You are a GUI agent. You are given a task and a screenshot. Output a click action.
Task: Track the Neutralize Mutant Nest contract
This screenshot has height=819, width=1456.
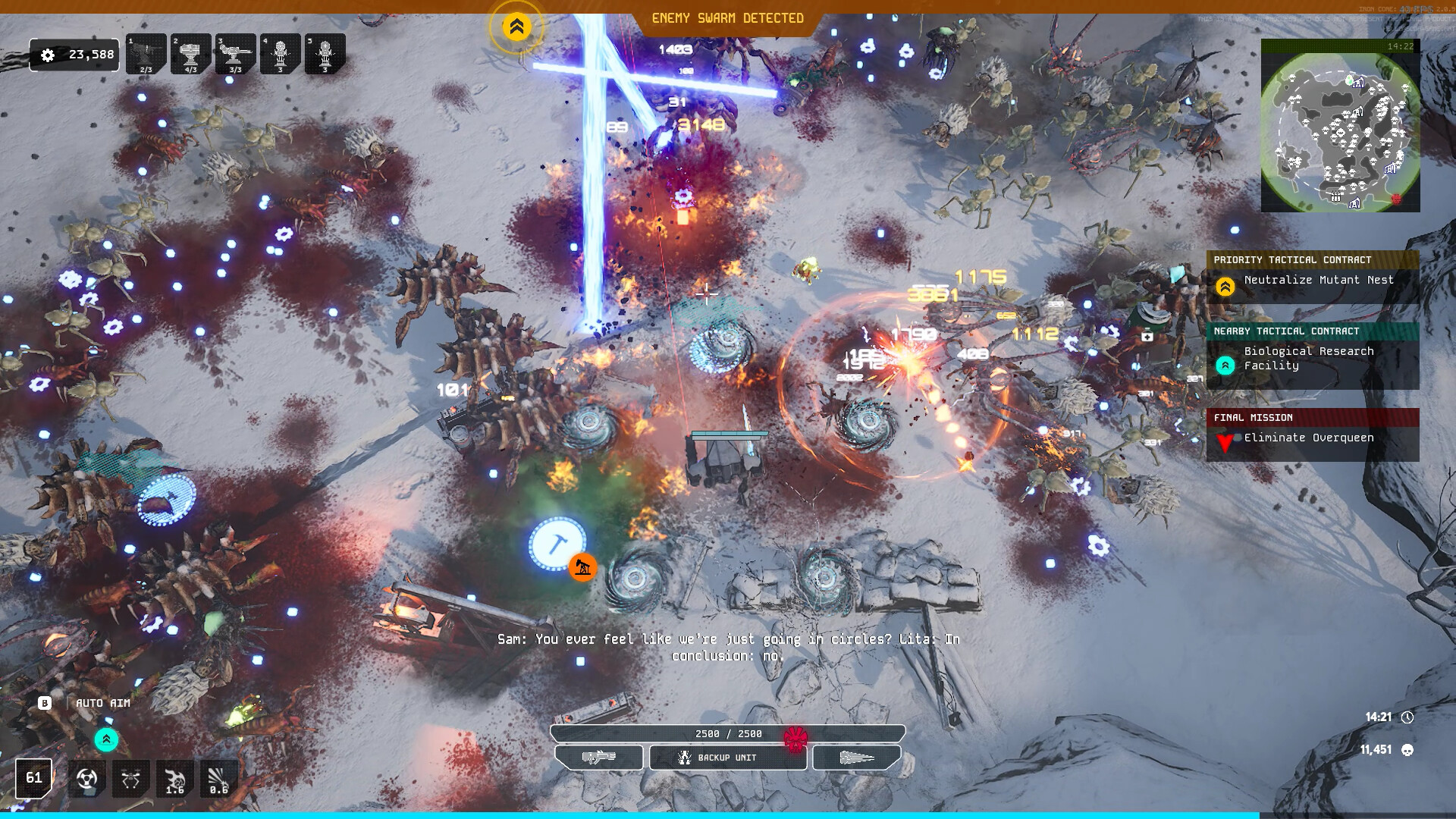[x=1312, y=280]
